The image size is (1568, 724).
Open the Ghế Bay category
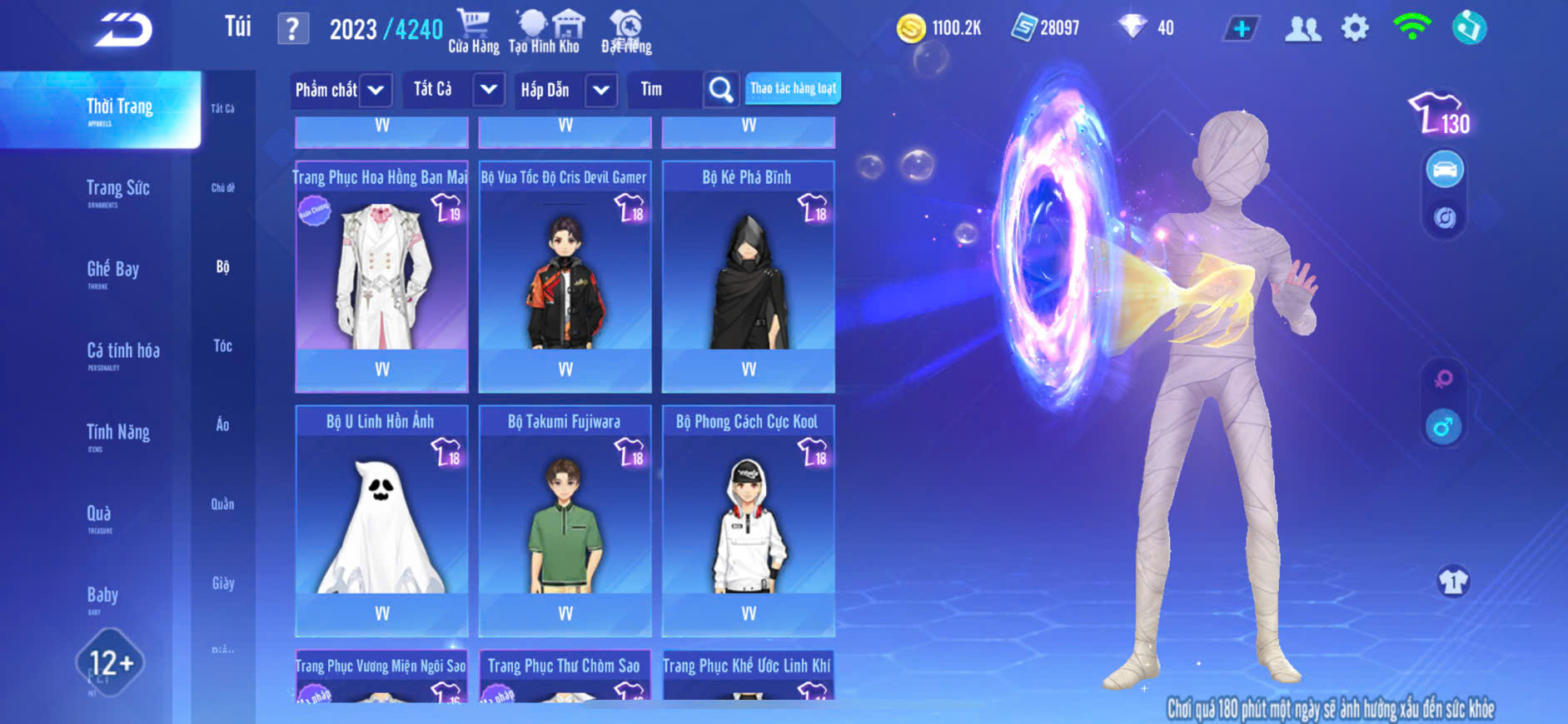click(112, 271)
